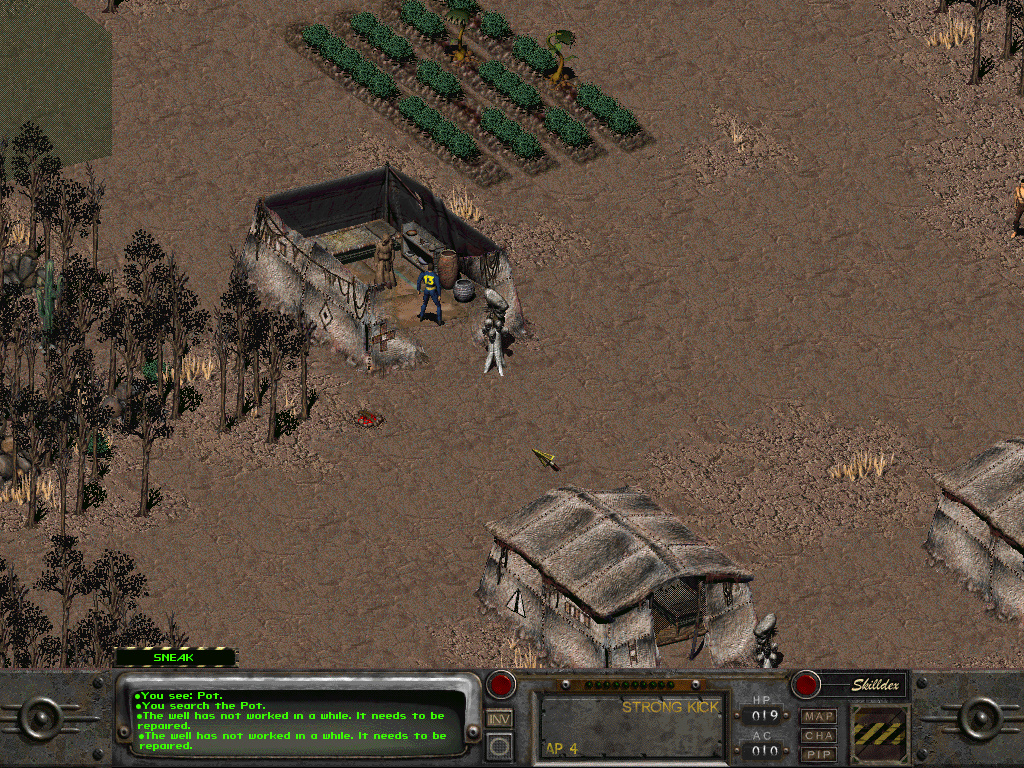This screenshot has width=1024, height=768.
Task: Open the inventory with the INV button
Action: pos(499,718)
